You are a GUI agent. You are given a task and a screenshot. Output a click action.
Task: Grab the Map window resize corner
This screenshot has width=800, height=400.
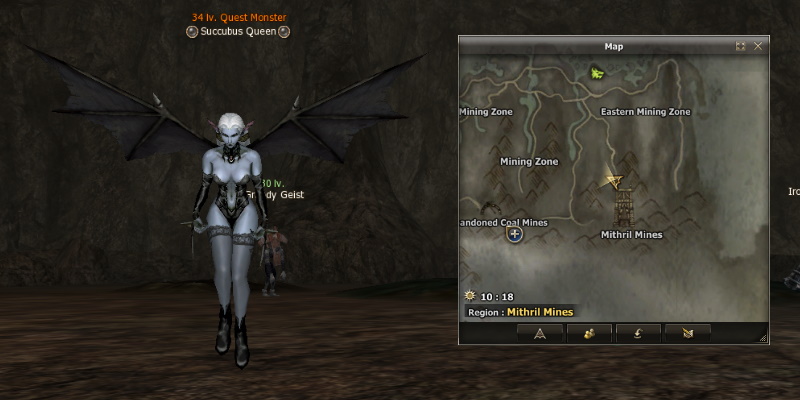point(763,340)
